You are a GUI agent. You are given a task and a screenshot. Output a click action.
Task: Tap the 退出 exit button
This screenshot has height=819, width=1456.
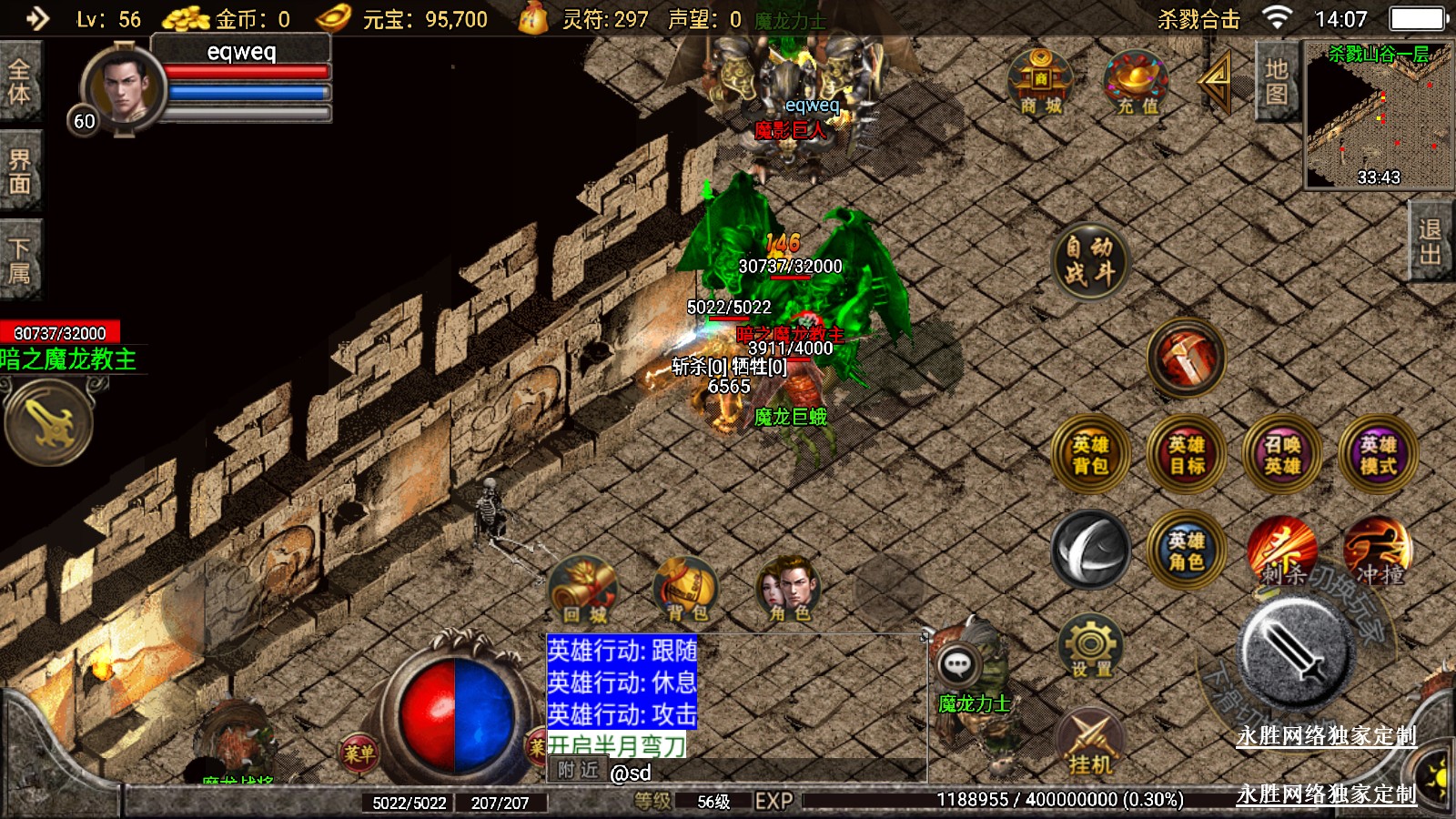pos(1431,242)
